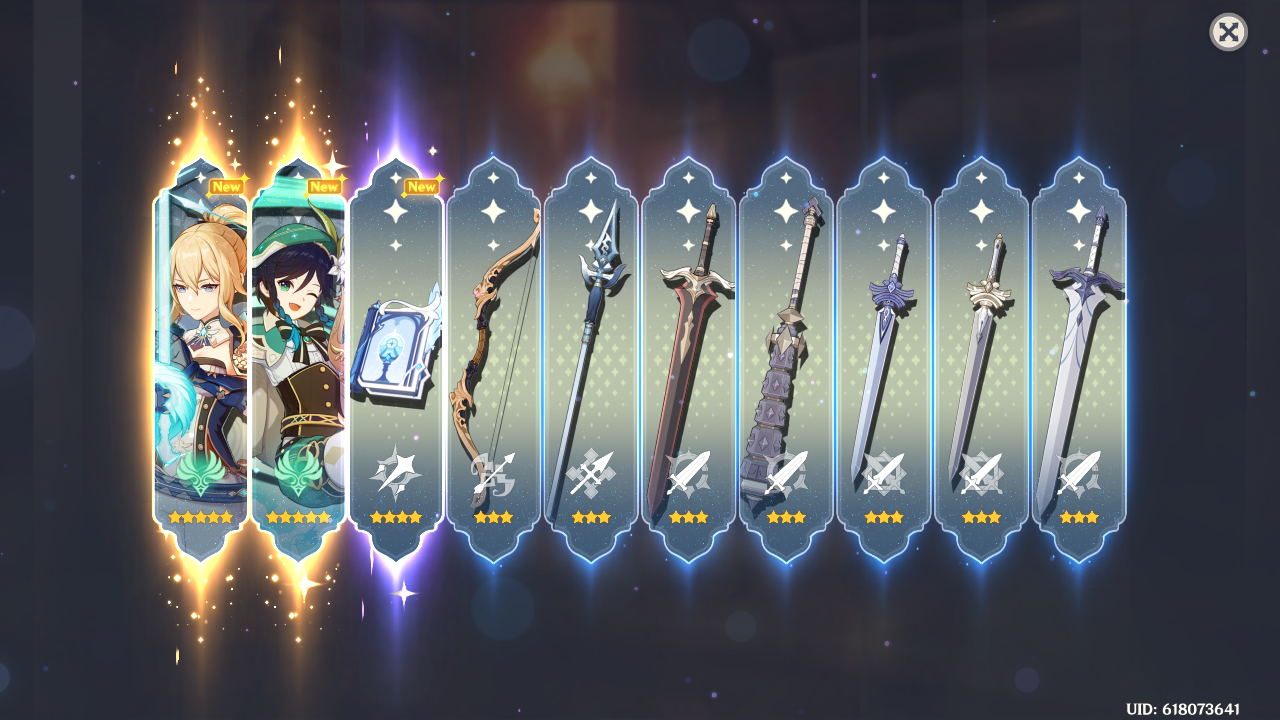Click the New badge on Jean's card

point(227,186)
